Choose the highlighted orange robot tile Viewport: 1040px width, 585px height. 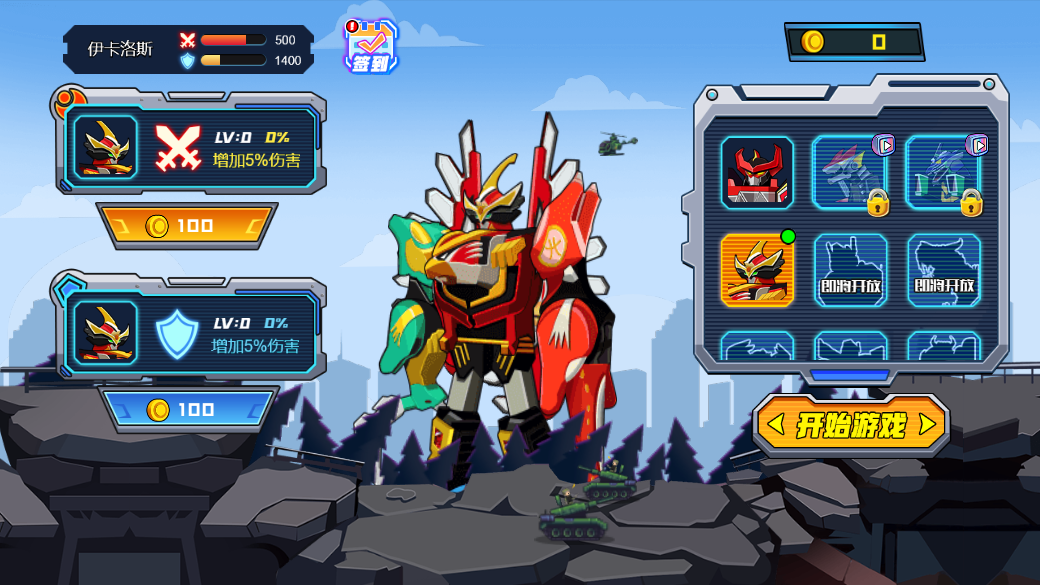click(x=757, y=270)
